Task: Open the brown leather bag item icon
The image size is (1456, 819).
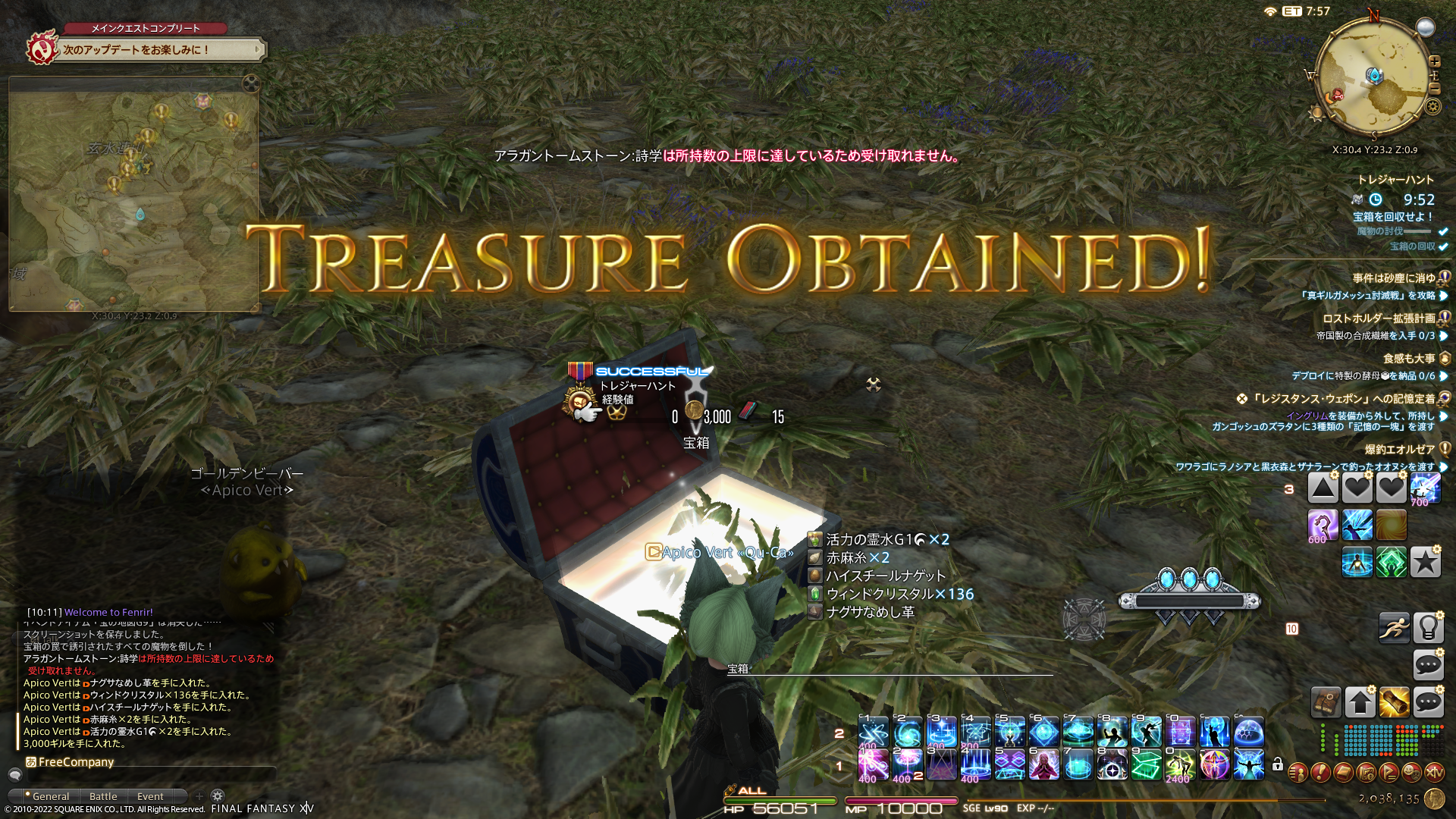Action: (1326, 703)
